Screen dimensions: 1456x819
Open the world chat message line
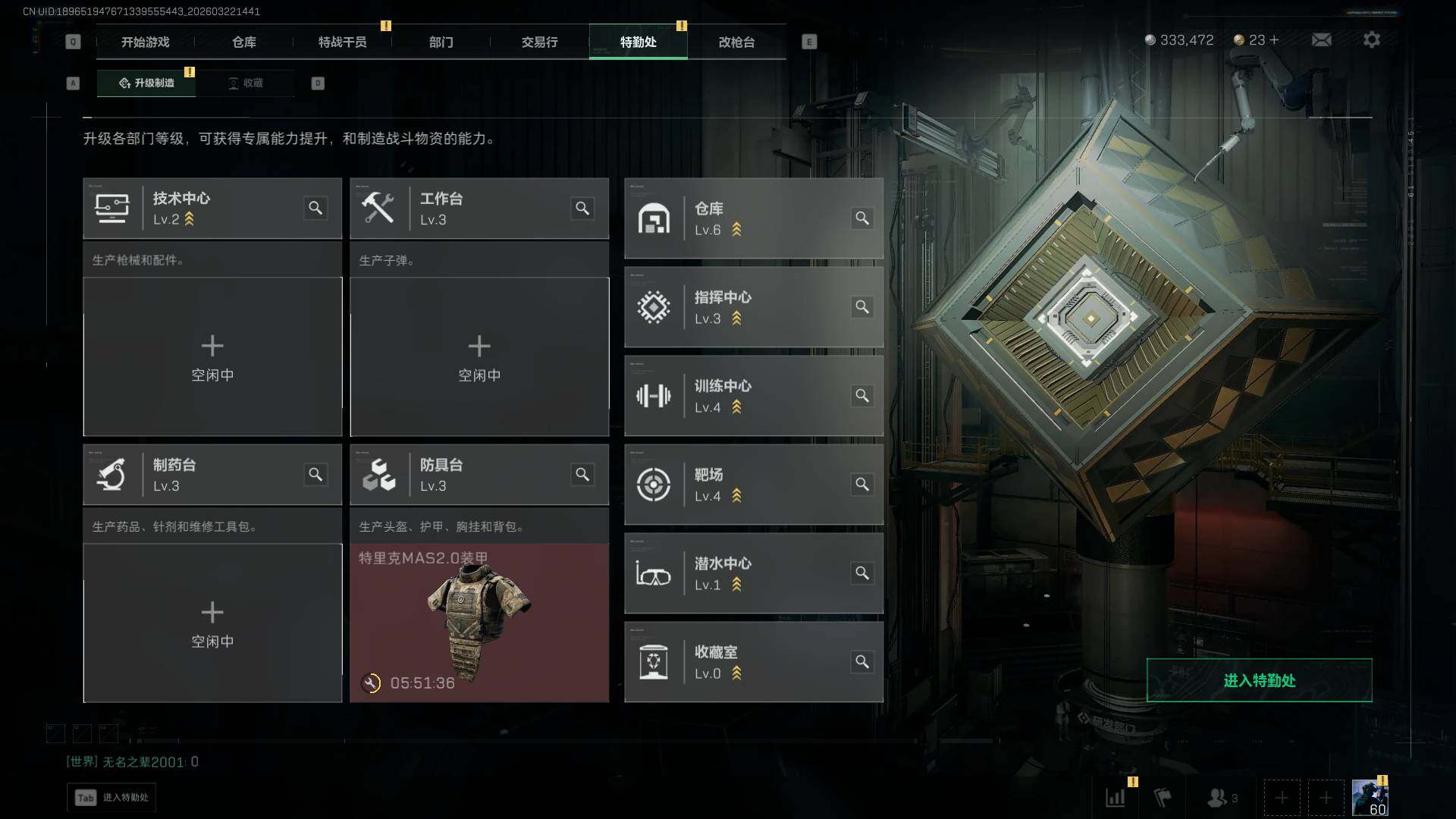pyautogui.click(x=133, y=761)
